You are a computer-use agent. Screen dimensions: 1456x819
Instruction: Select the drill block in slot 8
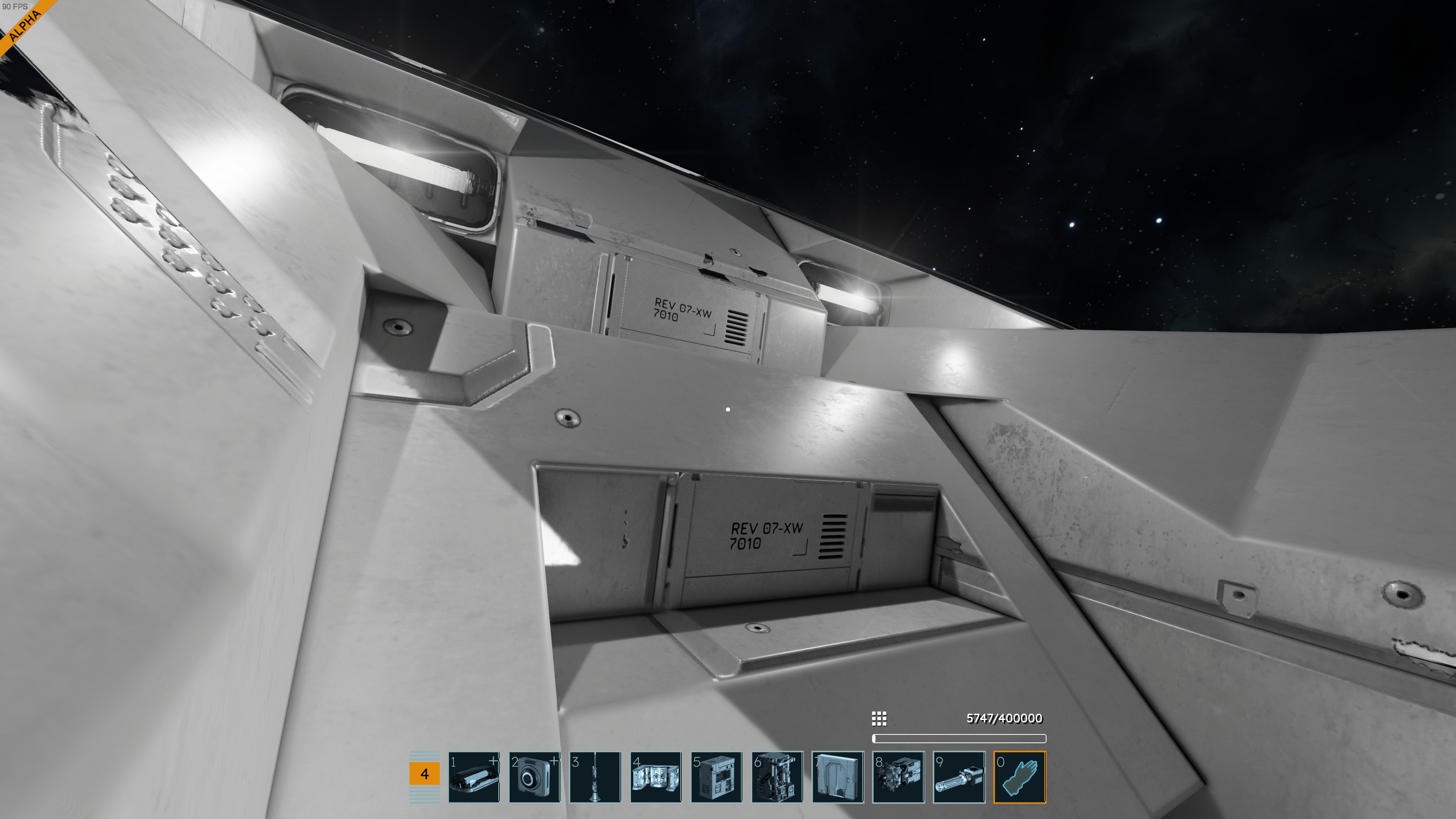tap(898, 777)
